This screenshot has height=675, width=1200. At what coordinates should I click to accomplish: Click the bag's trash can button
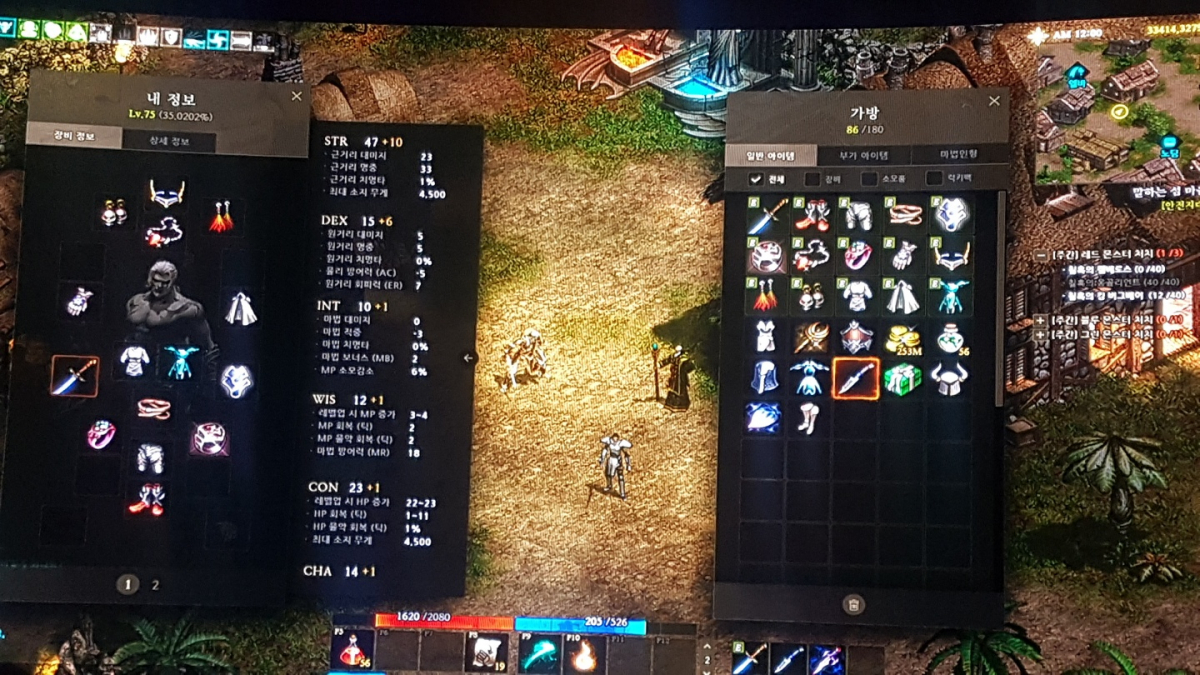pos(852,603)
